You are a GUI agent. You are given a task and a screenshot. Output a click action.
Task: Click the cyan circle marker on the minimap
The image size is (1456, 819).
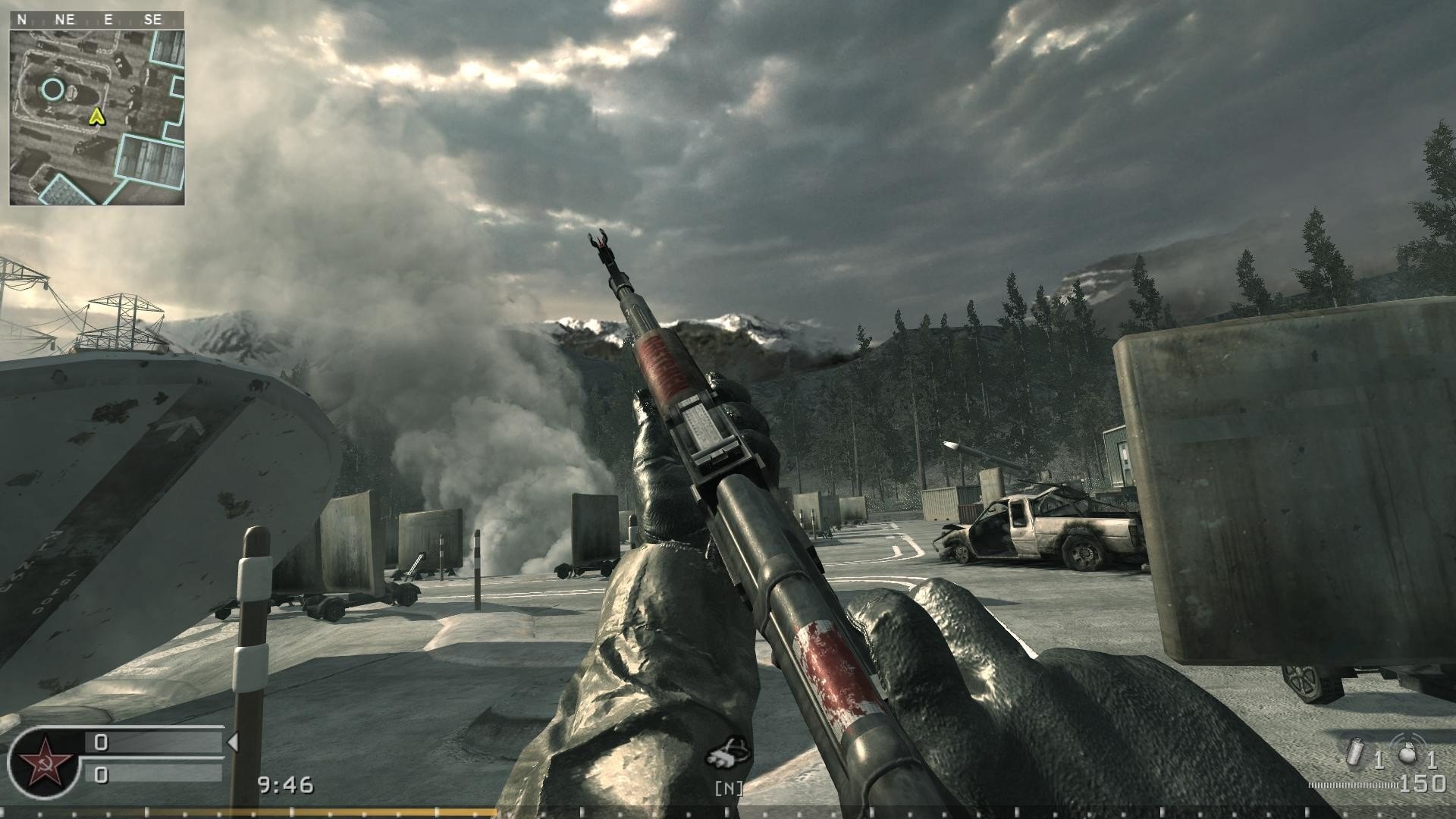click(x=52, y=89)
